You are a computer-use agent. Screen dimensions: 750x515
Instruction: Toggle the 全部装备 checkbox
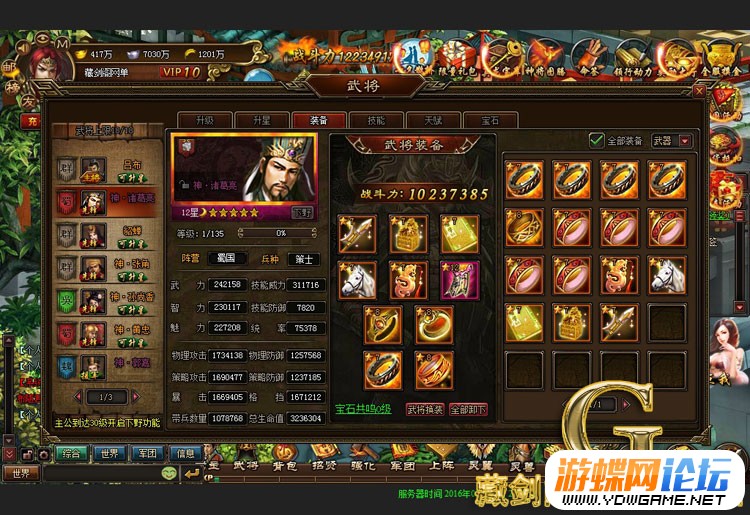click(597, 141)
